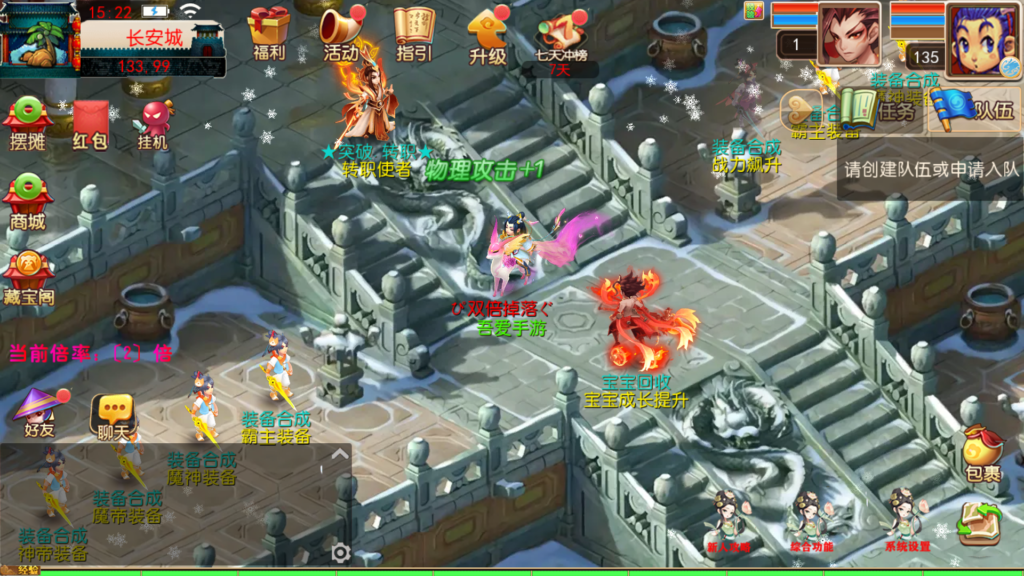Screen dimensions: 1024x576
Task: Open the 指引 guide book
Action: click(414, 33)
